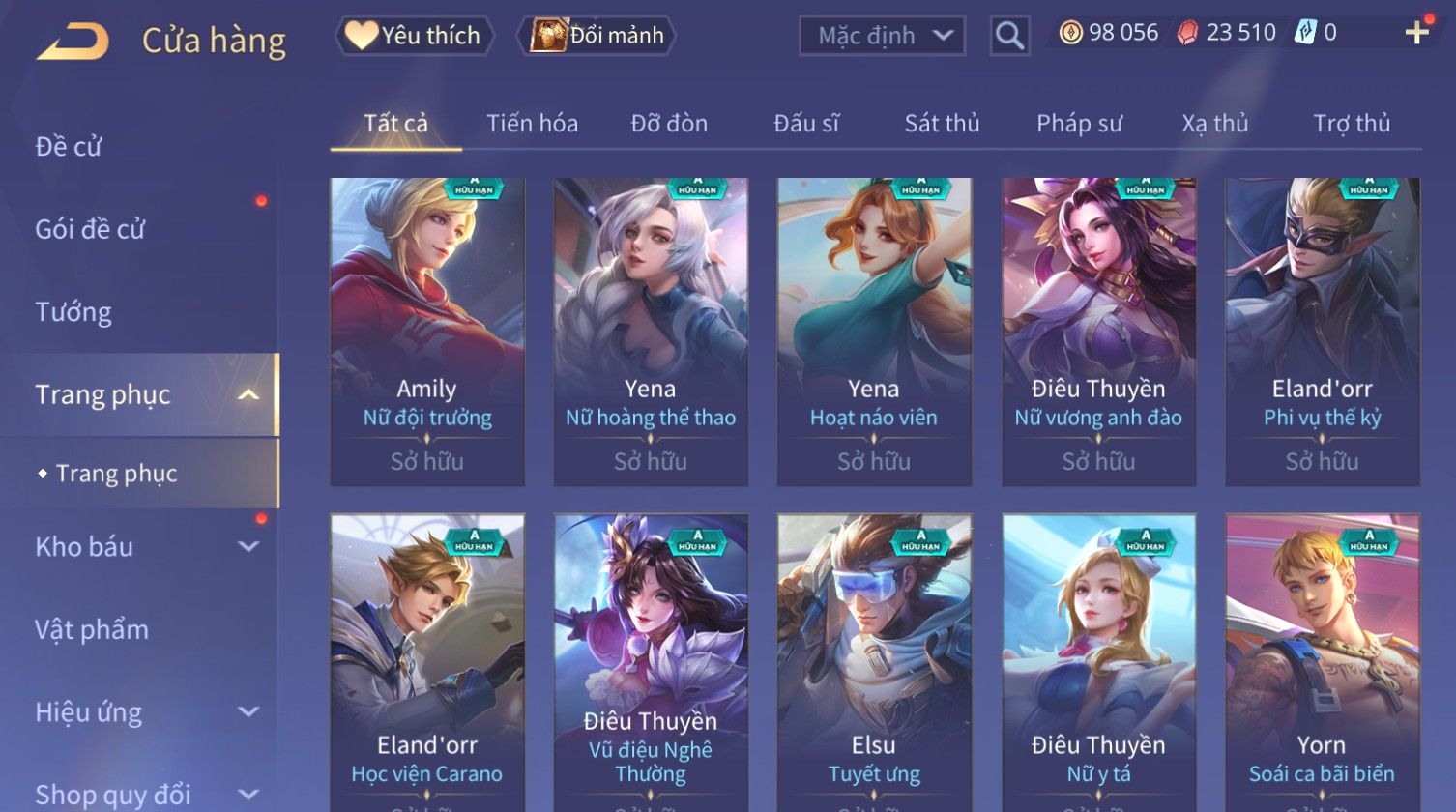Viewport: 1456px width, 812px height.
Task: Open the Tướng heroes section
Action: tap(73, 312)
